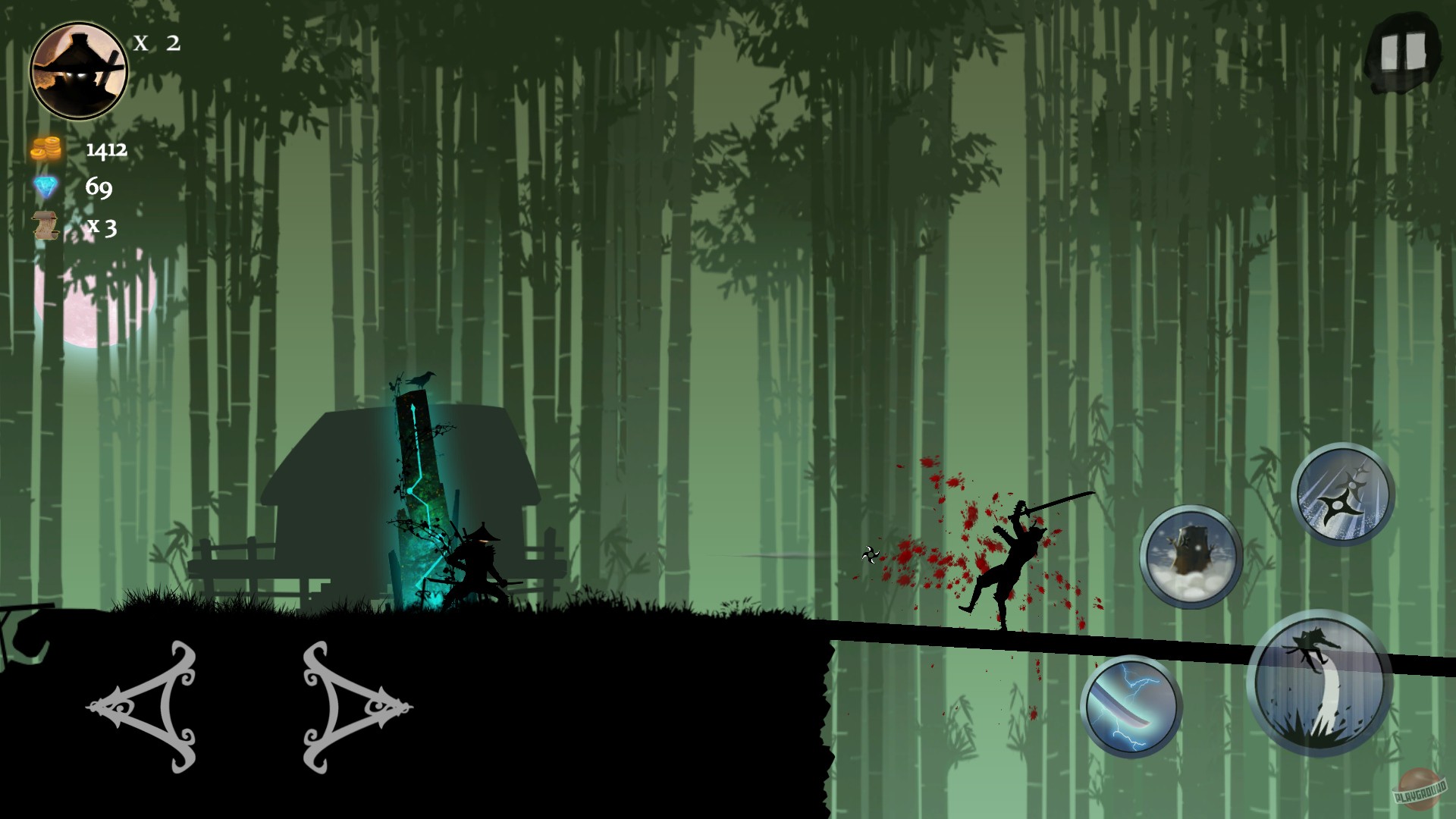Click the coin total 1412
The height and width of the screenshot is (819, 1456).
coord(106,151)
